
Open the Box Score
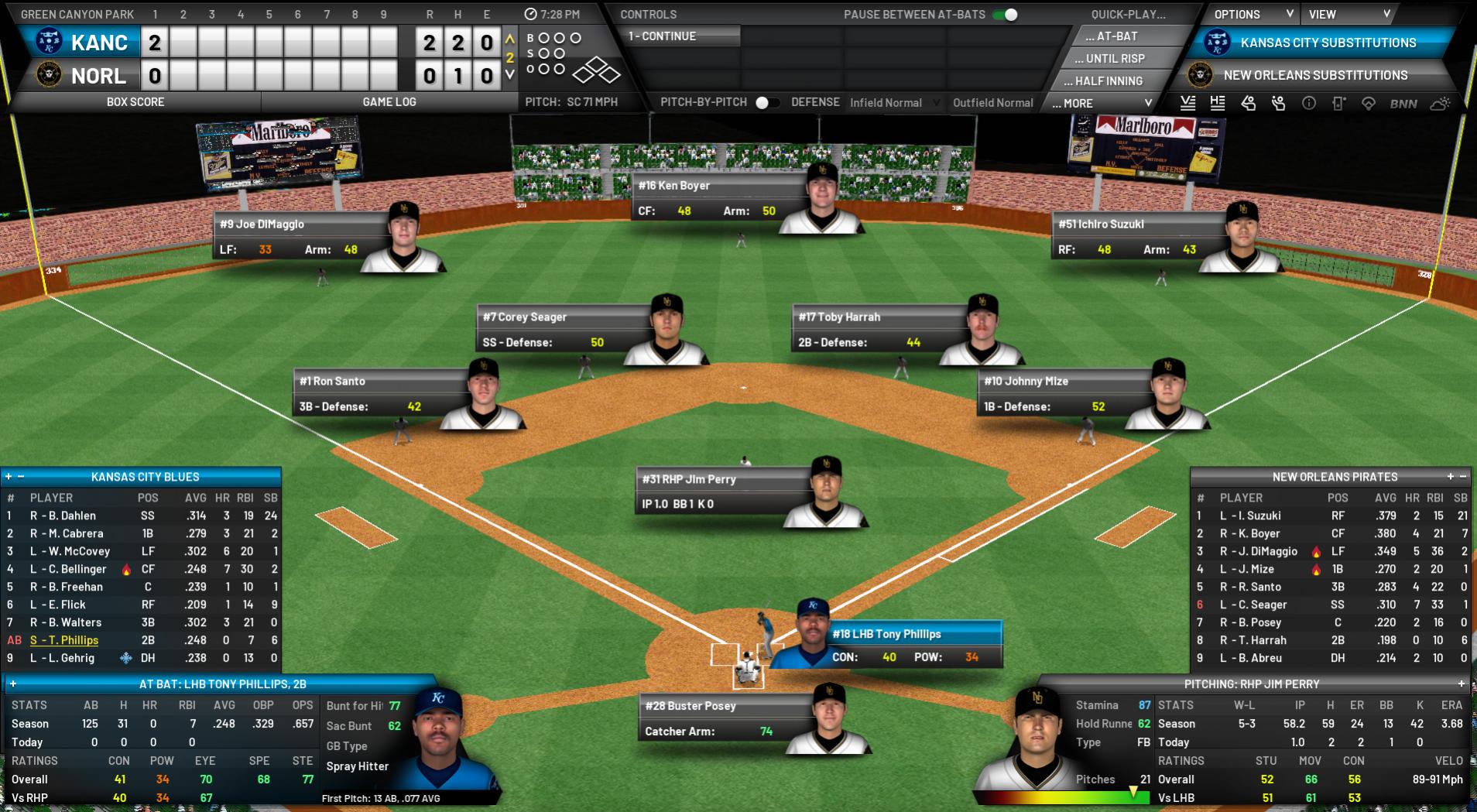135,101
